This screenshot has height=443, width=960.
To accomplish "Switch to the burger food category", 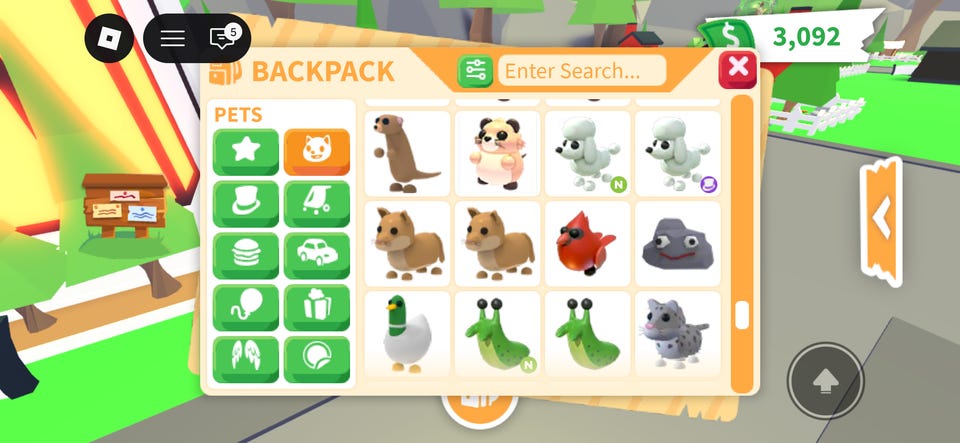I will pyautogui.click(x=245, y=256).
